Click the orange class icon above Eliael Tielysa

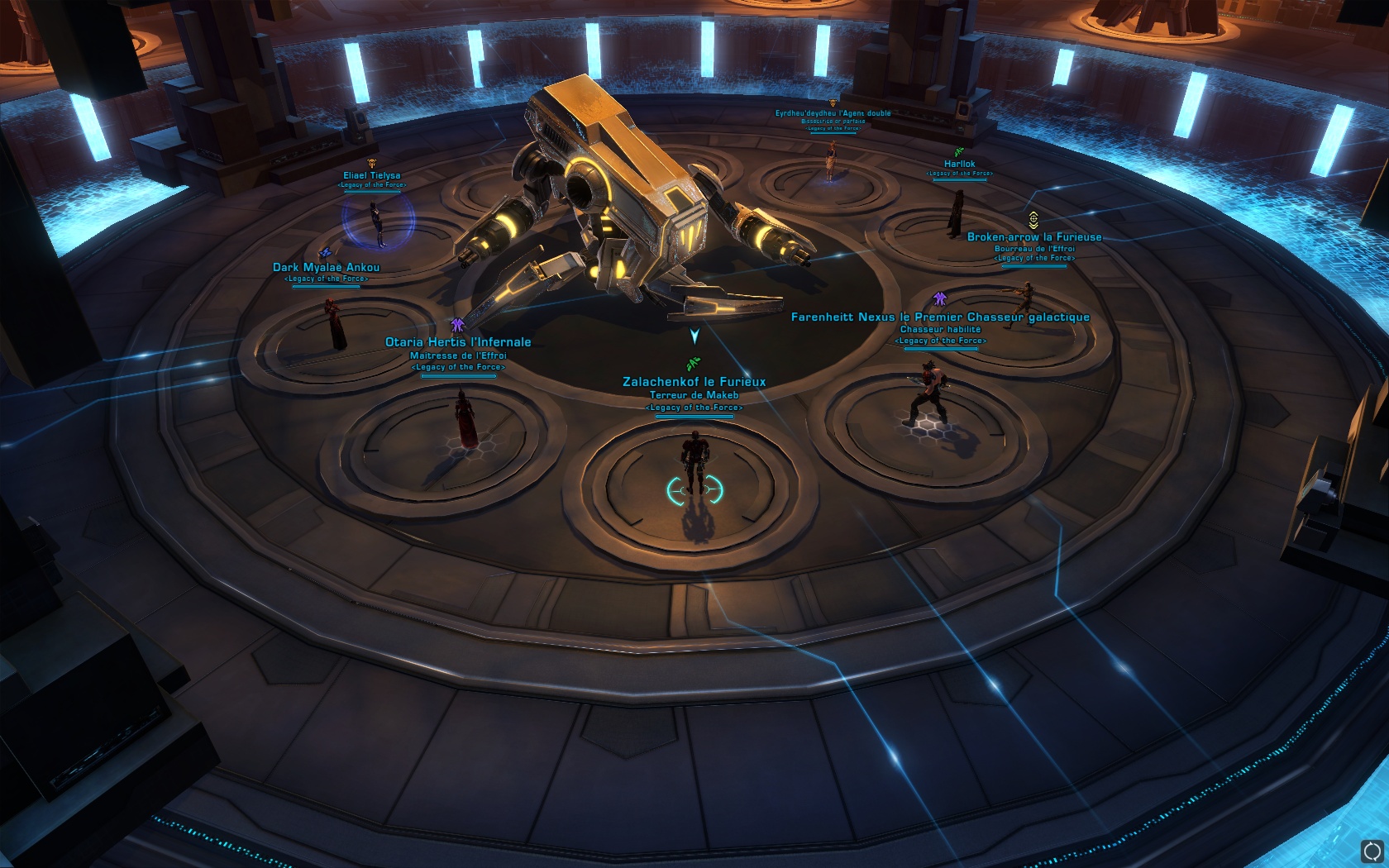(372, 163)
